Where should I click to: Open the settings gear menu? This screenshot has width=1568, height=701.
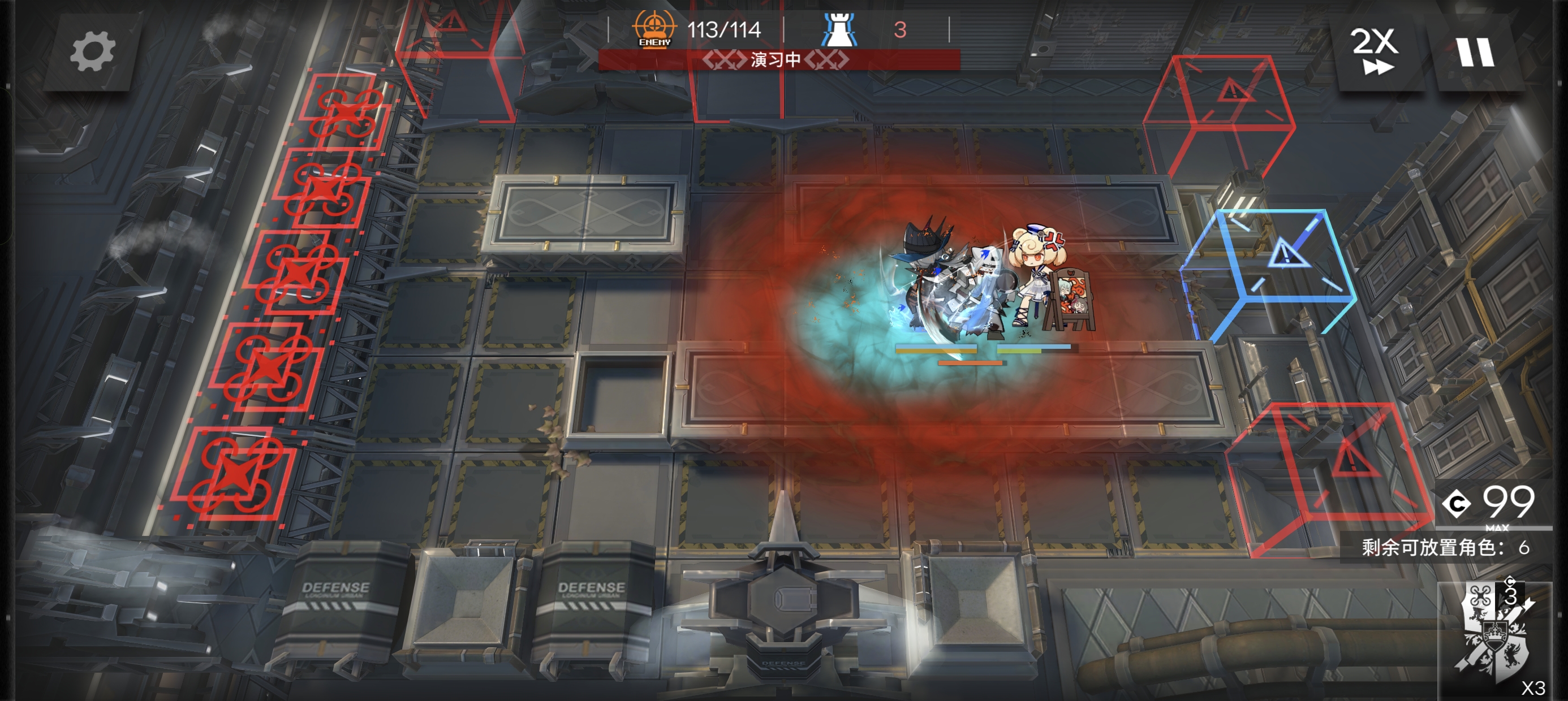click(x=92, y=53)
